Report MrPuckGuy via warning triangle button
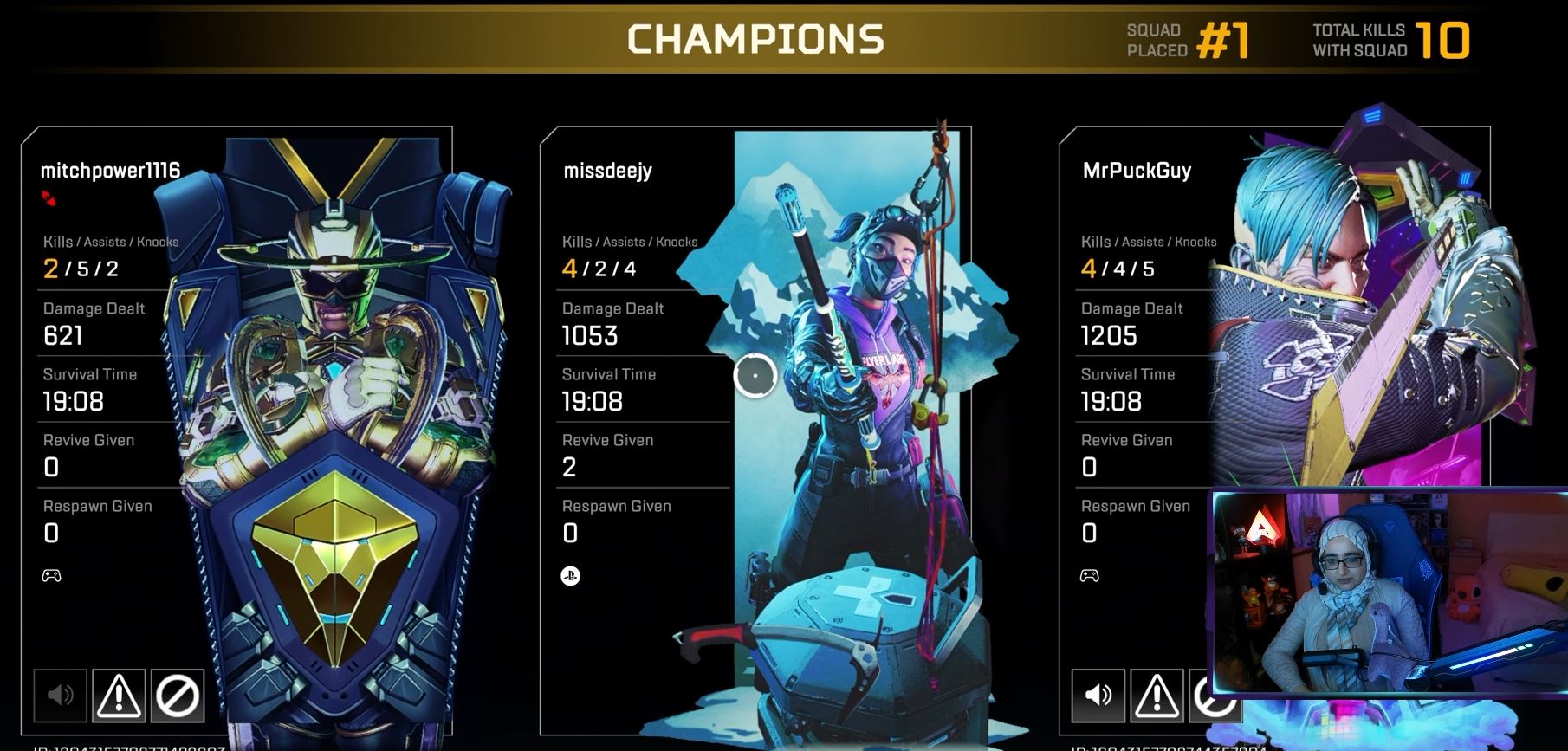 coord(1157,695)
